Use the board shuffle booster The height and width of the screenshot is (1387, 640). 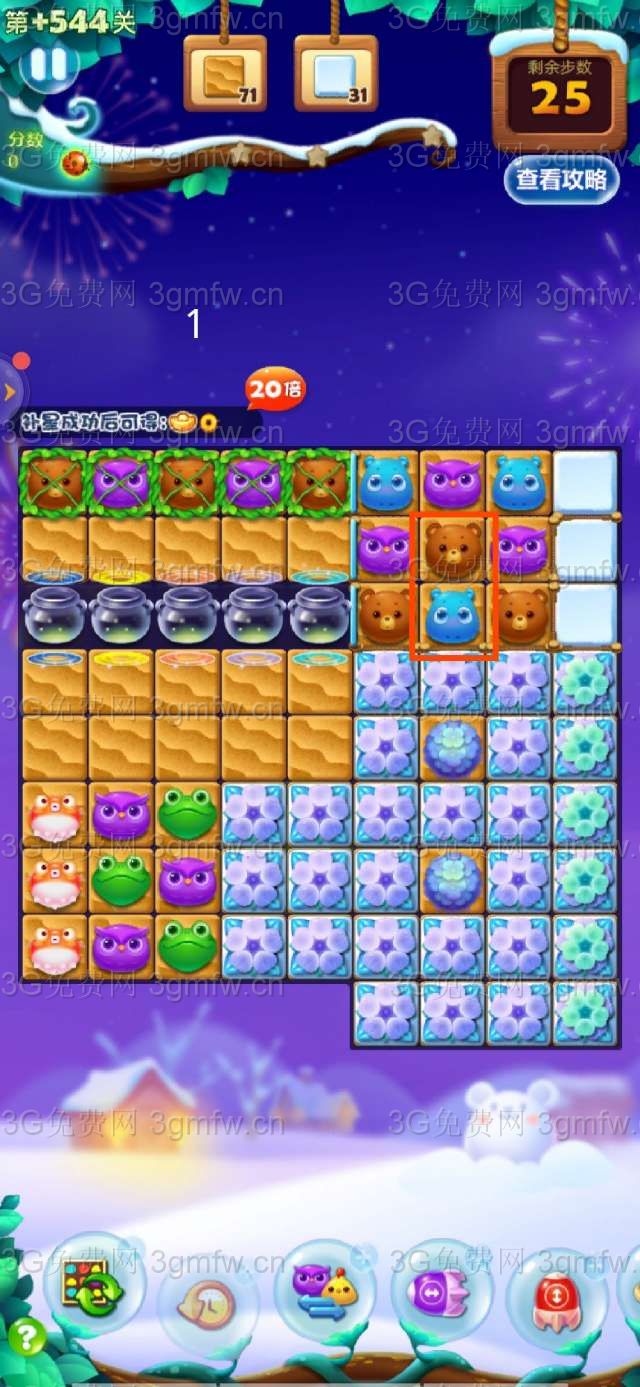[x=92, y=1286]
